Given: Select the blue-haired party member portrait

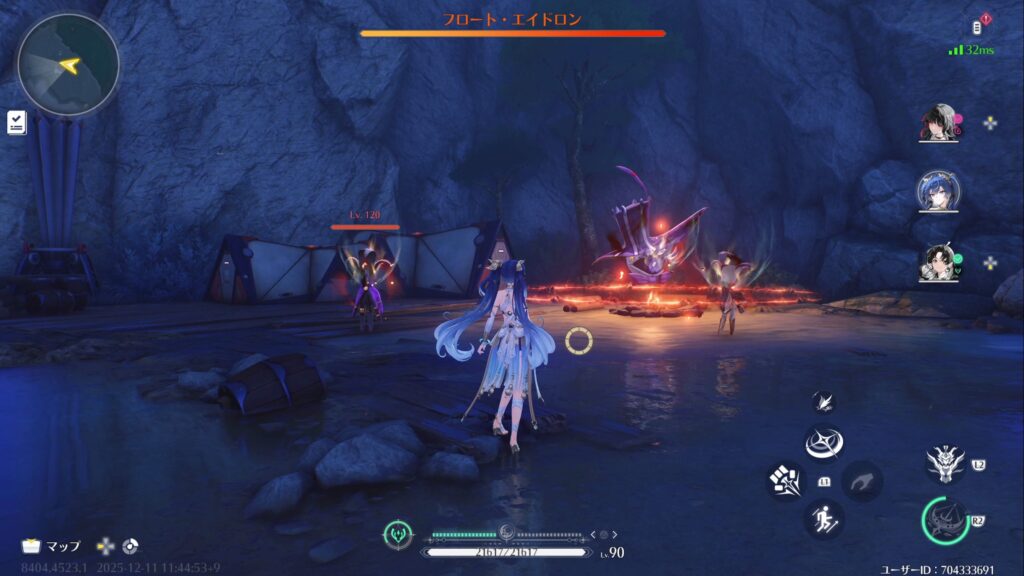Looking at the screenshot, I should (939, 190).
